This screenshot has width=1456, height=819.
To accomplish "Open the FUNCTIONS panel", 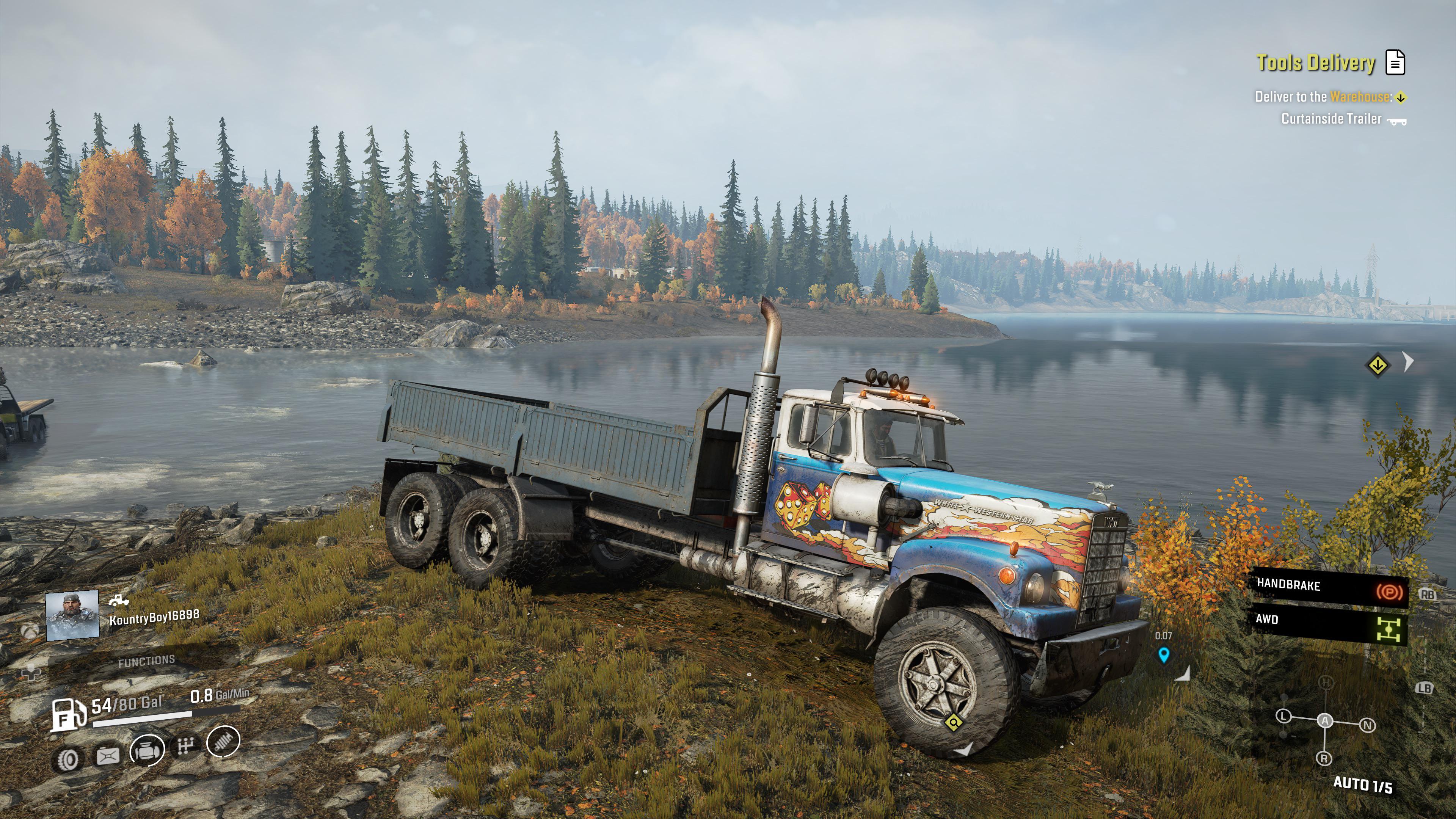I will click(146, 661).
